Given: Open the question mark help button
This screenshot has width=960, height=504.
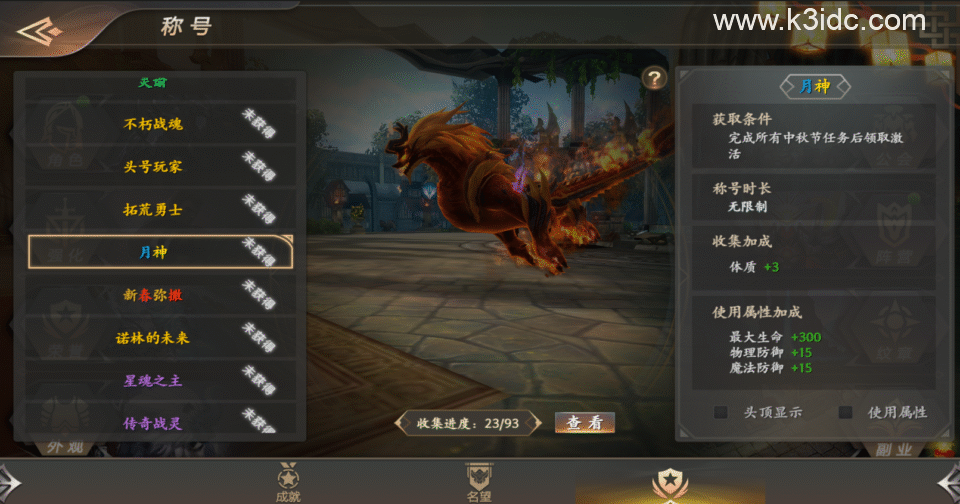Looking at the screenshot, I should 654,78.
